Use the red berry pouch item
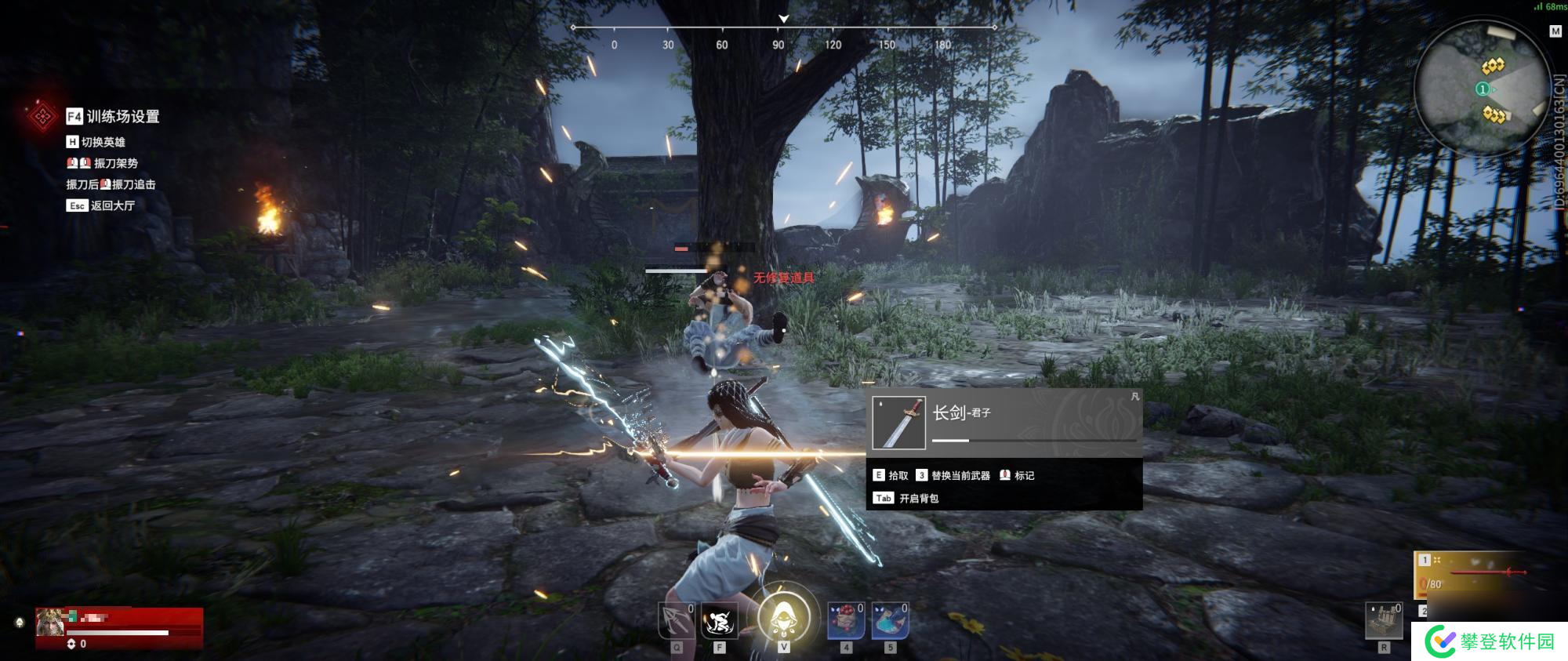1568x661 pixels. [846, 622]
